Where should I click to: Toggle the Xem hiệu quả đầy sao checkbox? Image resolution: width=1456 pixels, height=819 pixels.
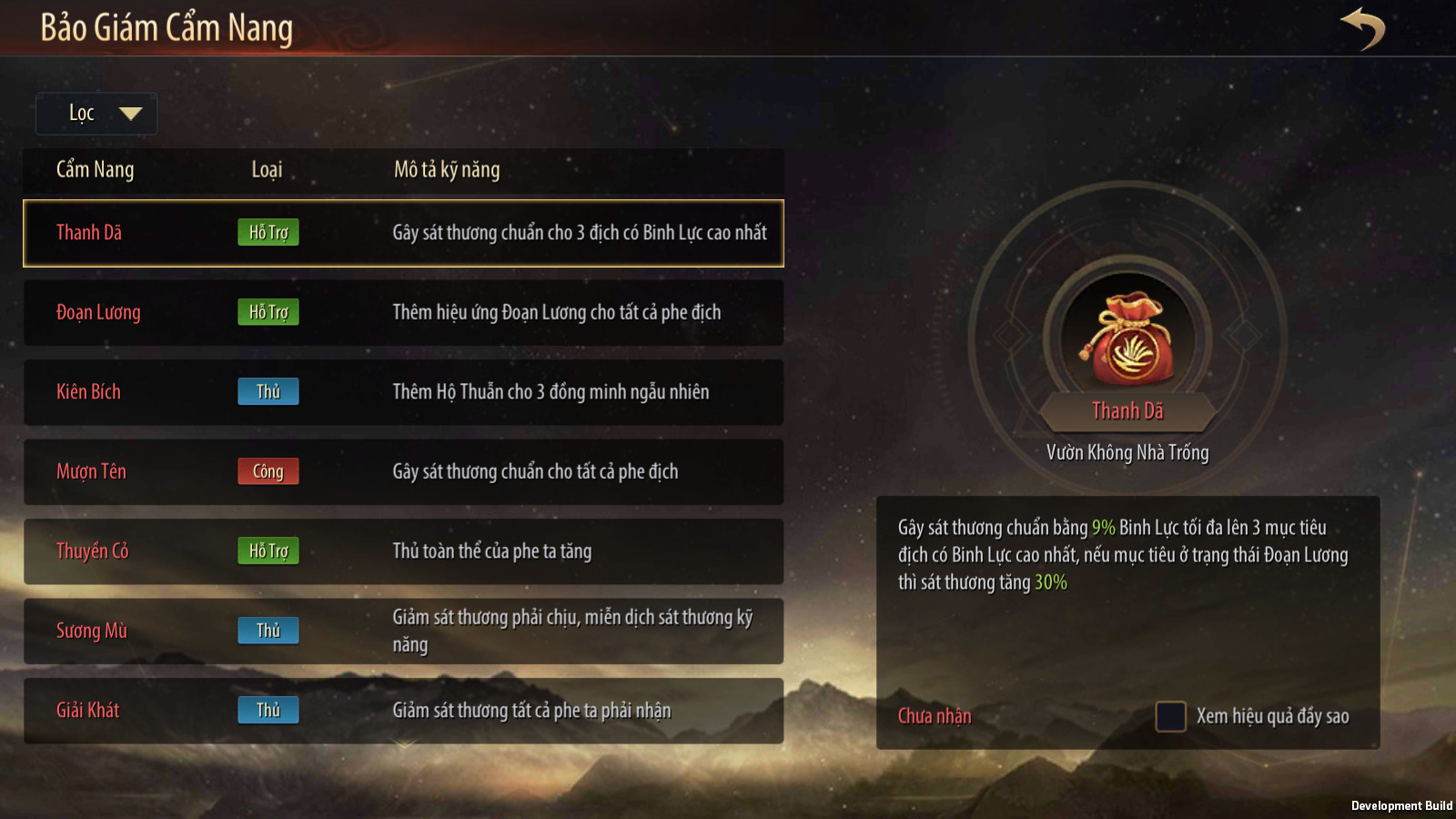tap(1170, 716)
